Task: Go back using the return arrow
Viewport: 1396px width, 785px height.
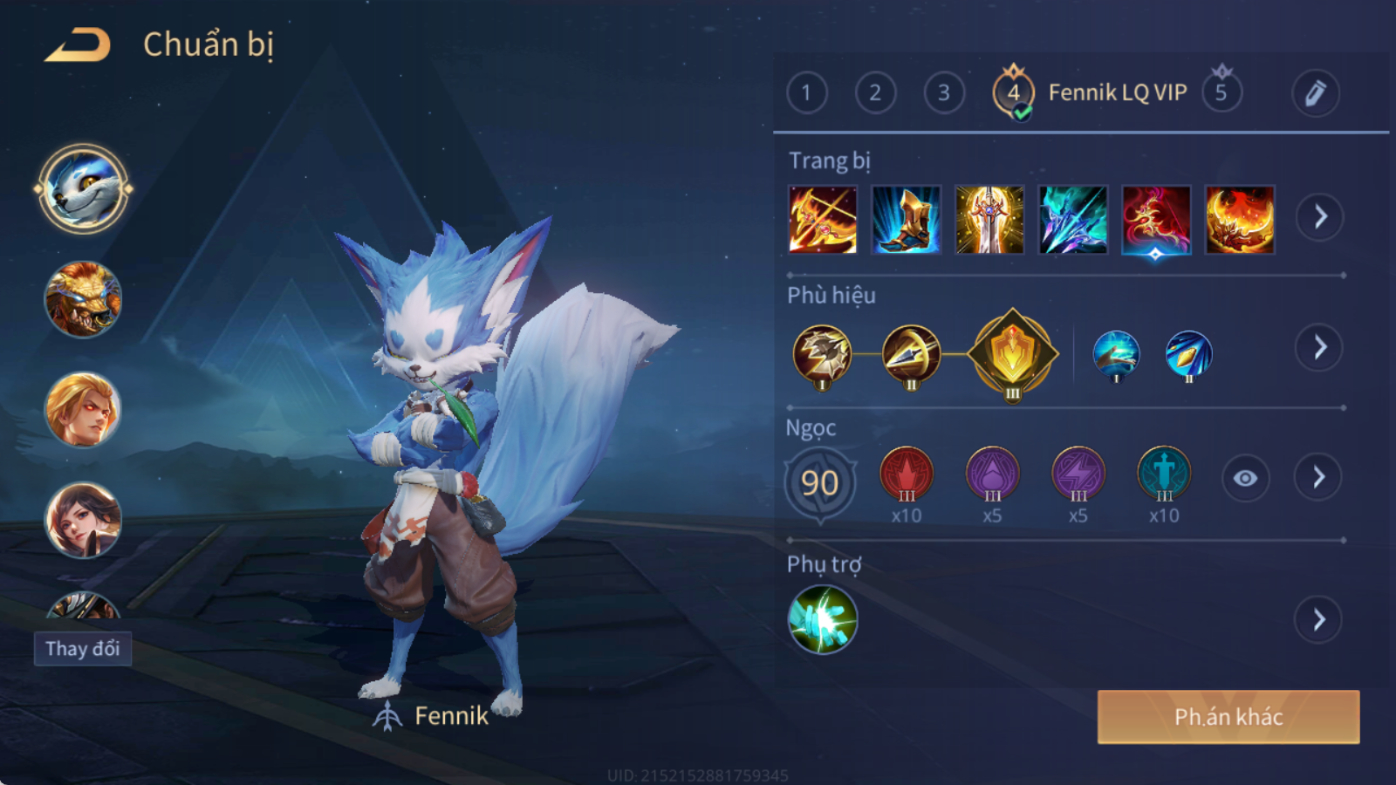Action: click(77, 45)
